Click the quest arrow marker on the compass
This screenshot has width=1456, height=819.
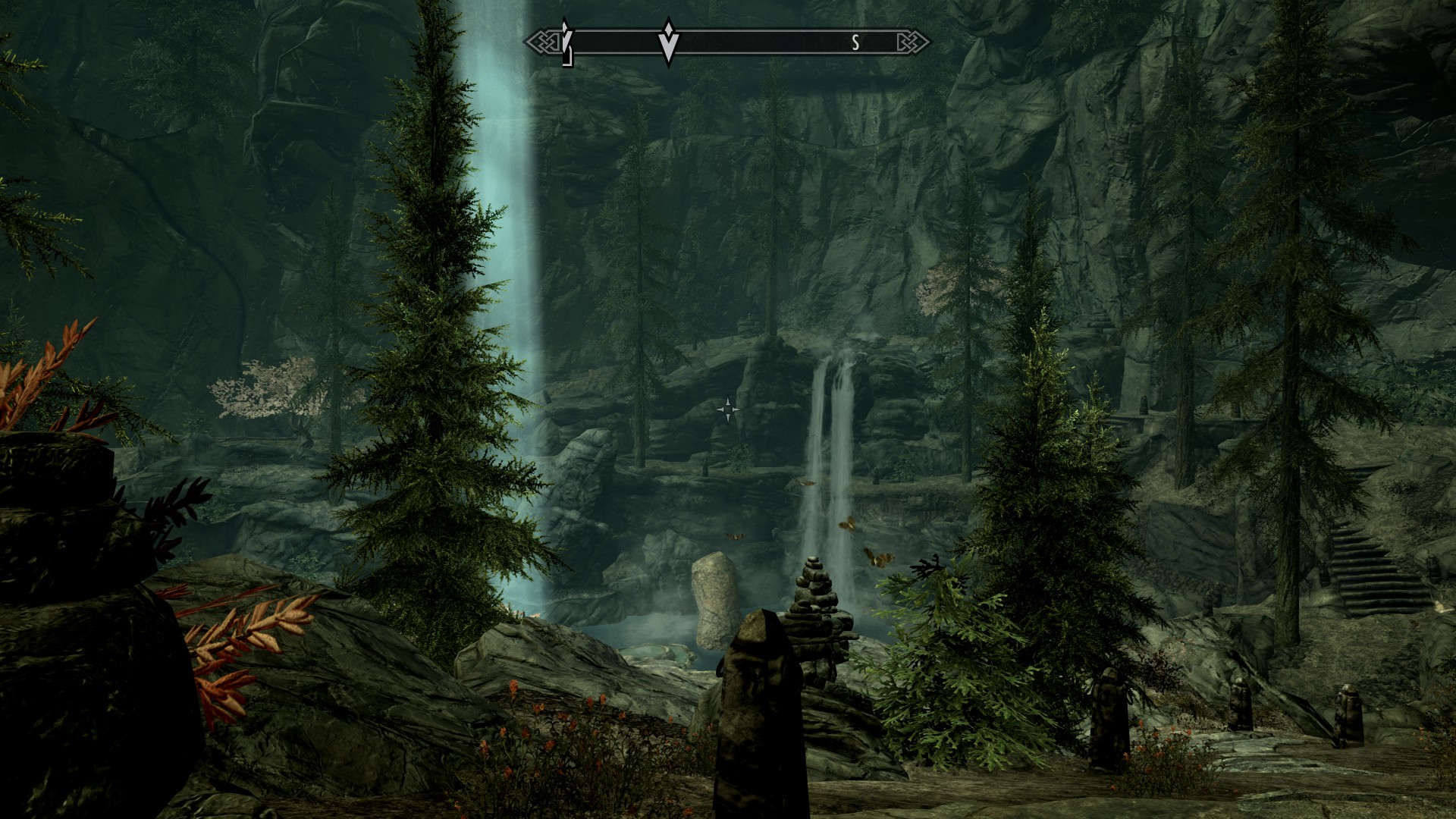point(668,42)
